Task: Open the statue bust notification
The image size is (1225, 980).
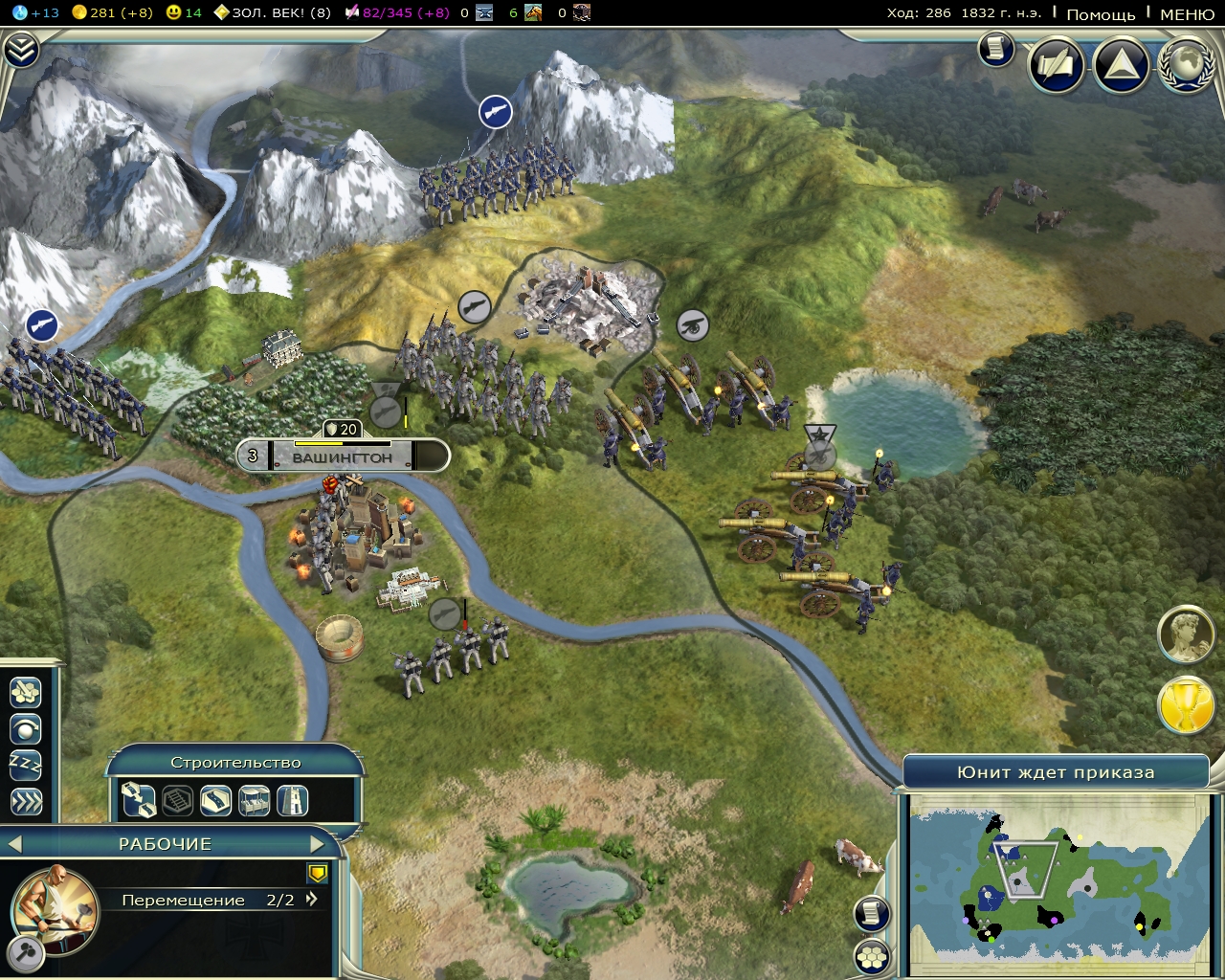Action: click(x=1187, y=634)
